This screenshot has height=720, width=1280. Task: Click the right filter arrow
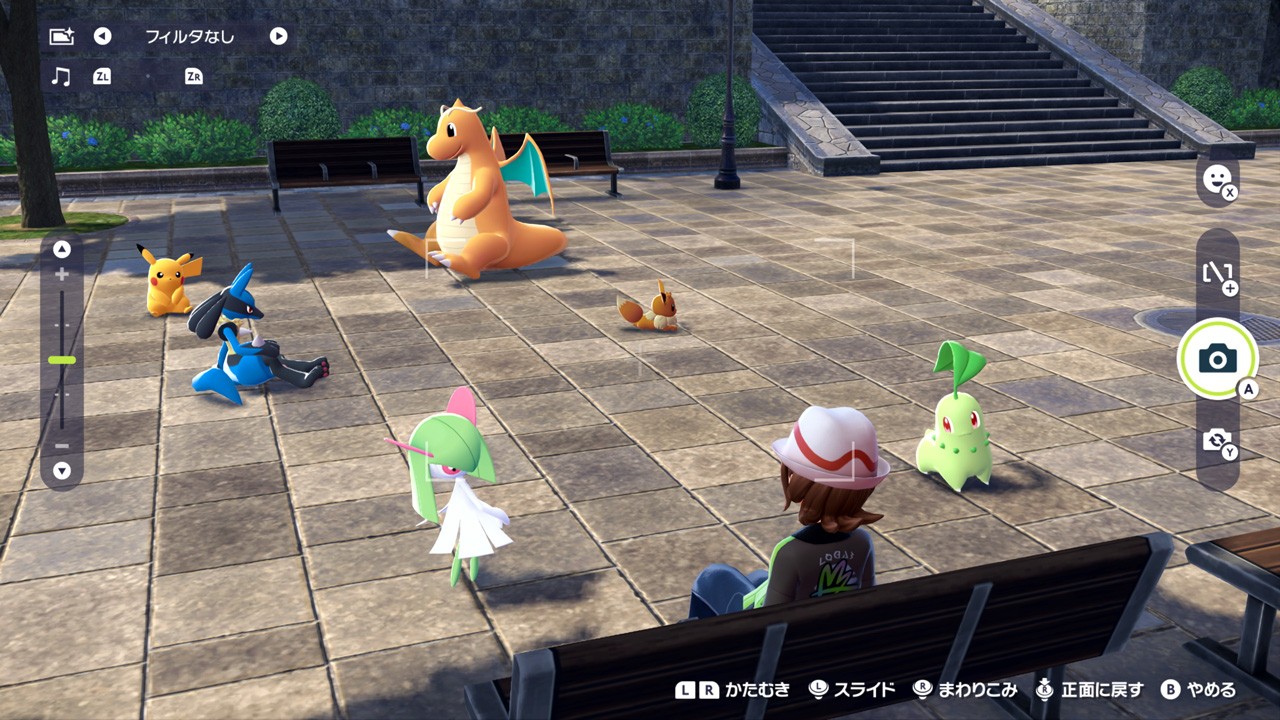tap(278, 36)
